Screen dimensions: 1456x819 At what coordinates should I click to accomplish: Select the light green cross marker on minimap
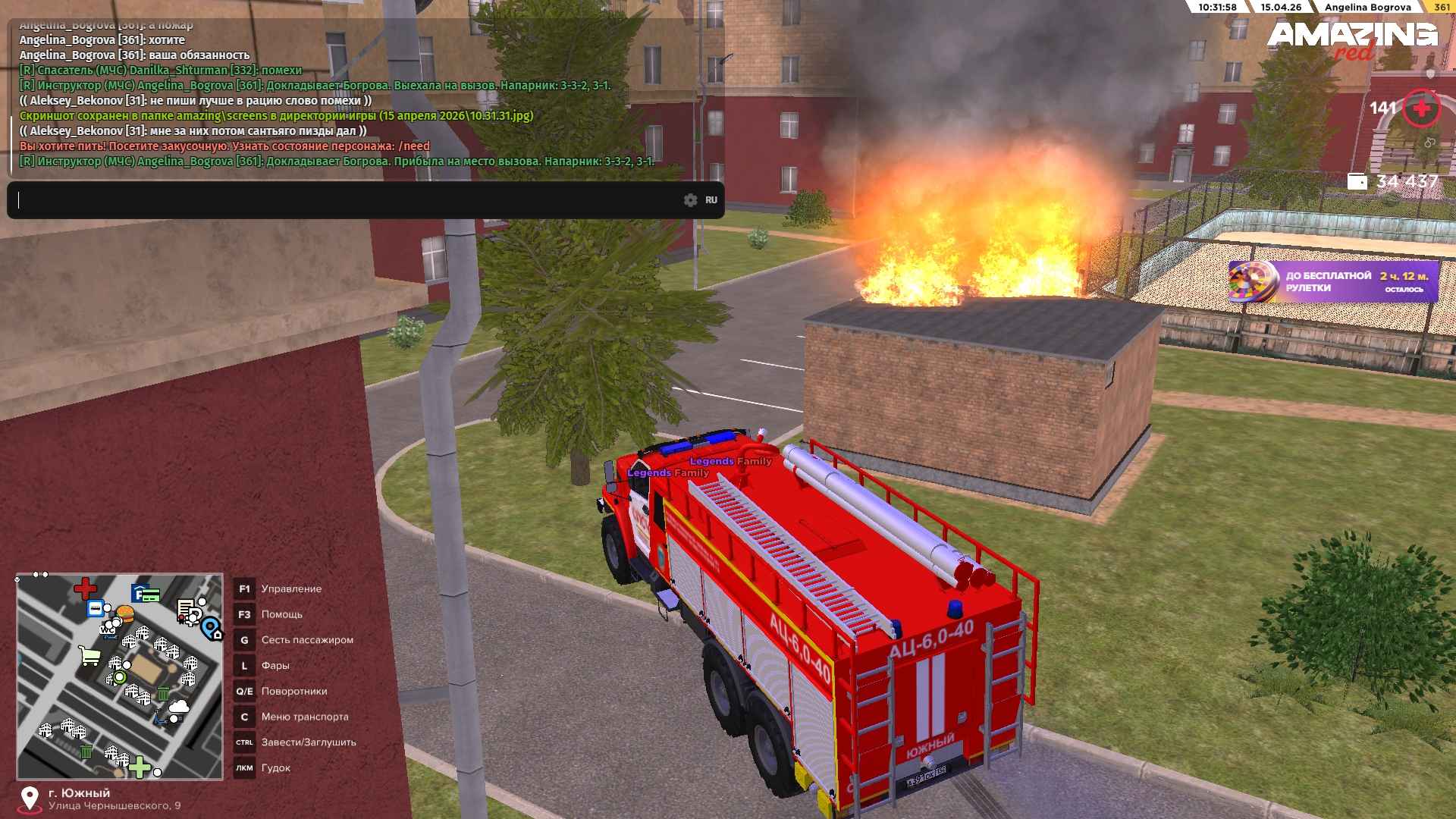click(x=140, y=767)
